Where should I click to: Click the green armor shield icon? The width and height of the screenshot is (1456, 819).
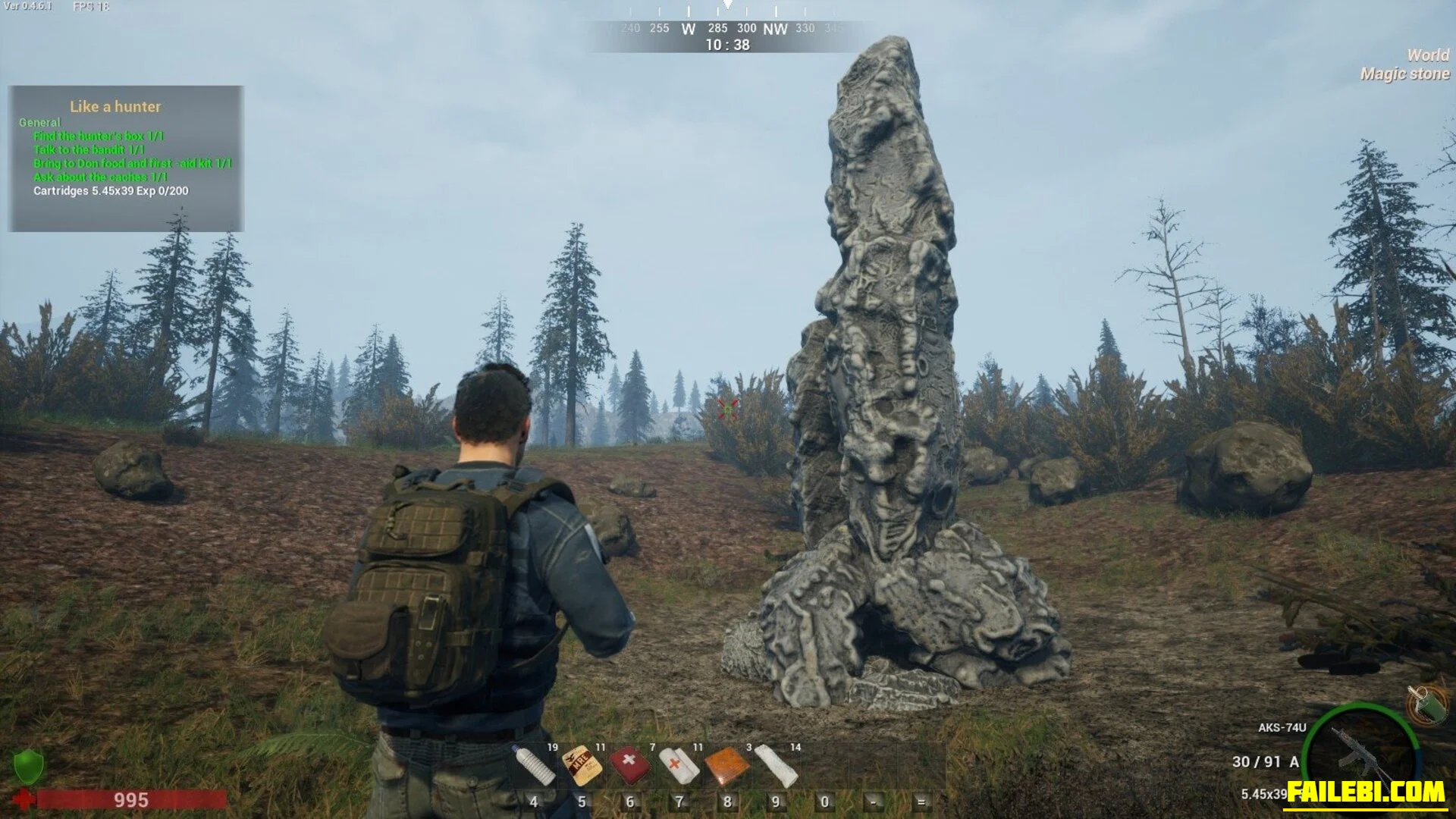[x=28, y=766]
